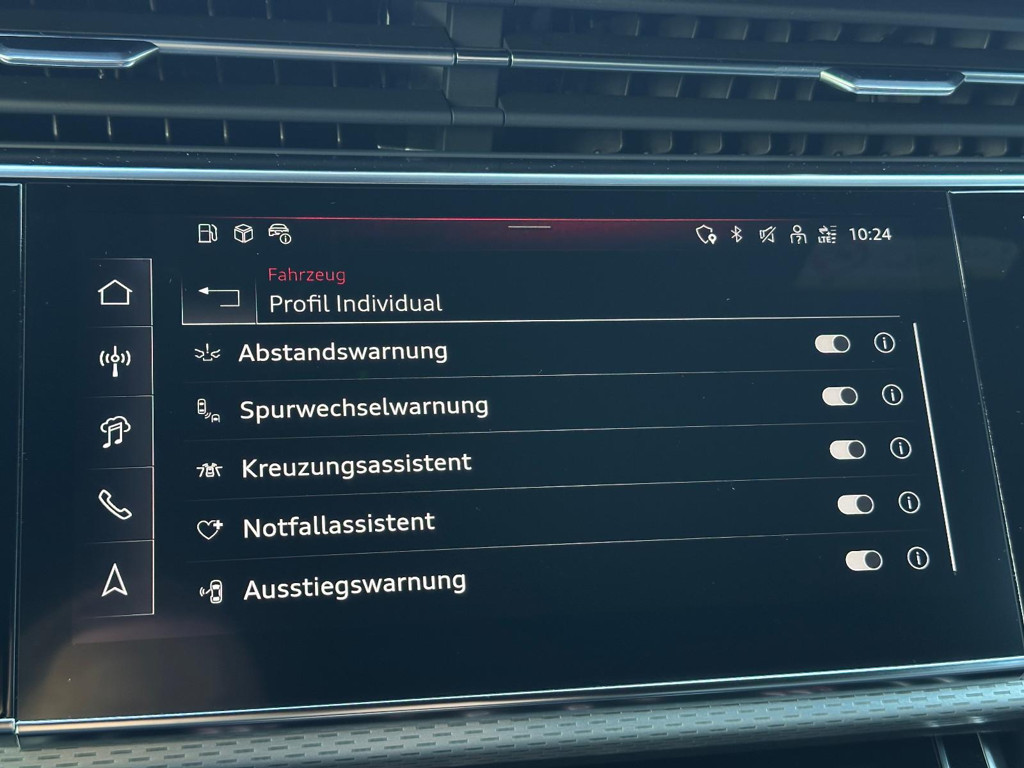Screen dimensions: 1024x768
Task: Select the Abstandswarnung row label
Action: 342,352
